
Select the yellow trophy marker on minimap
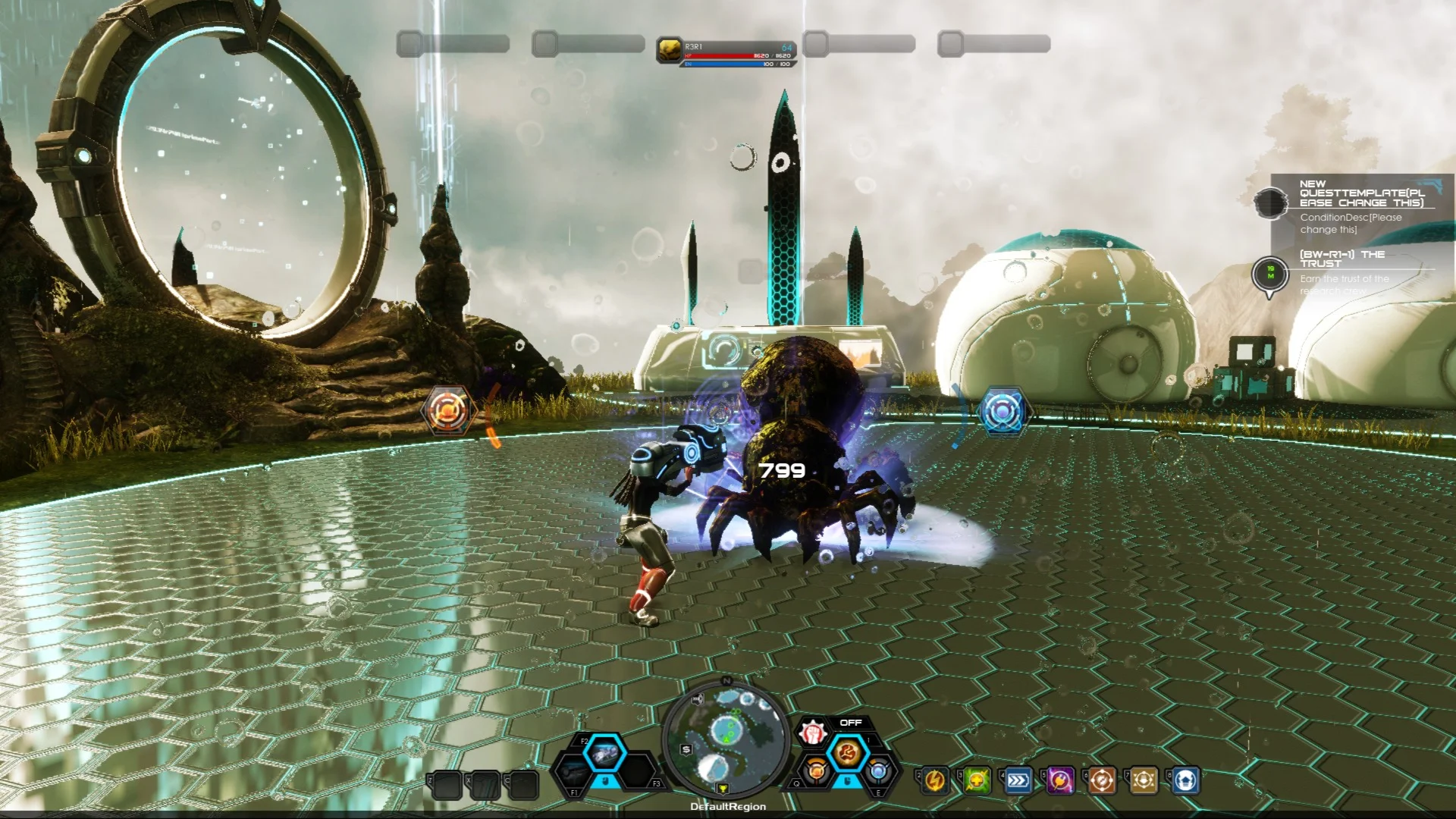click(x=723, y=789)
